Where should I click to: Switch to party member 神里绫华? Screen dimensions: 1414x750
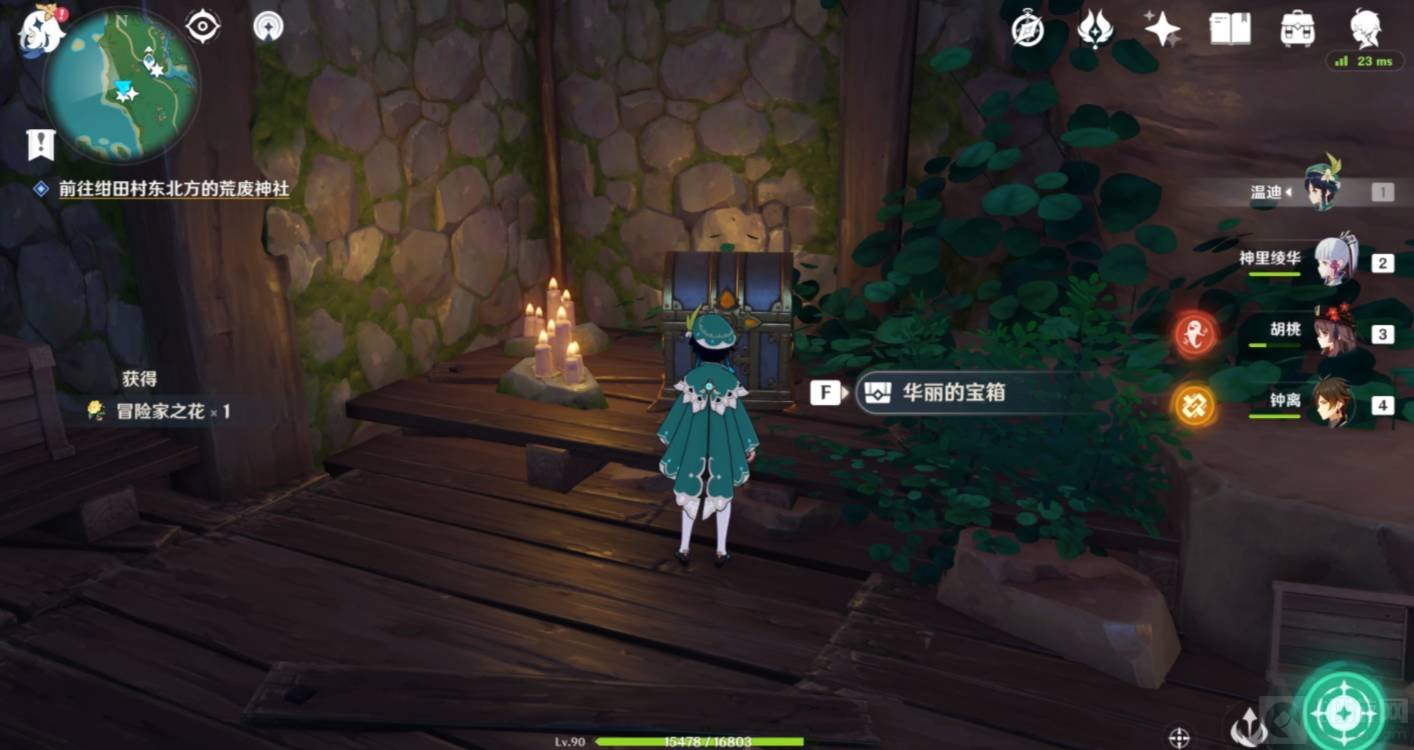coord(1332,262)
